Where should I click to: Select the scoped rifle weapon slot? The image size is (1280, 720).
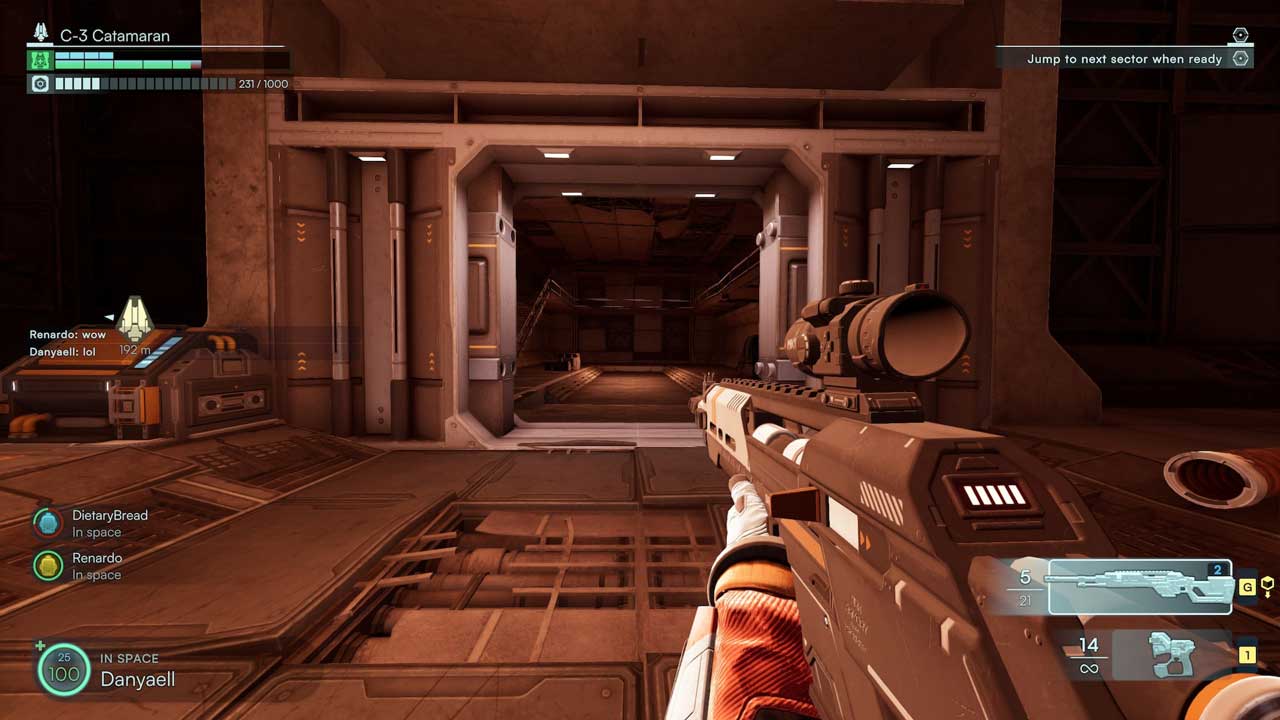[x=1139, y=587]
